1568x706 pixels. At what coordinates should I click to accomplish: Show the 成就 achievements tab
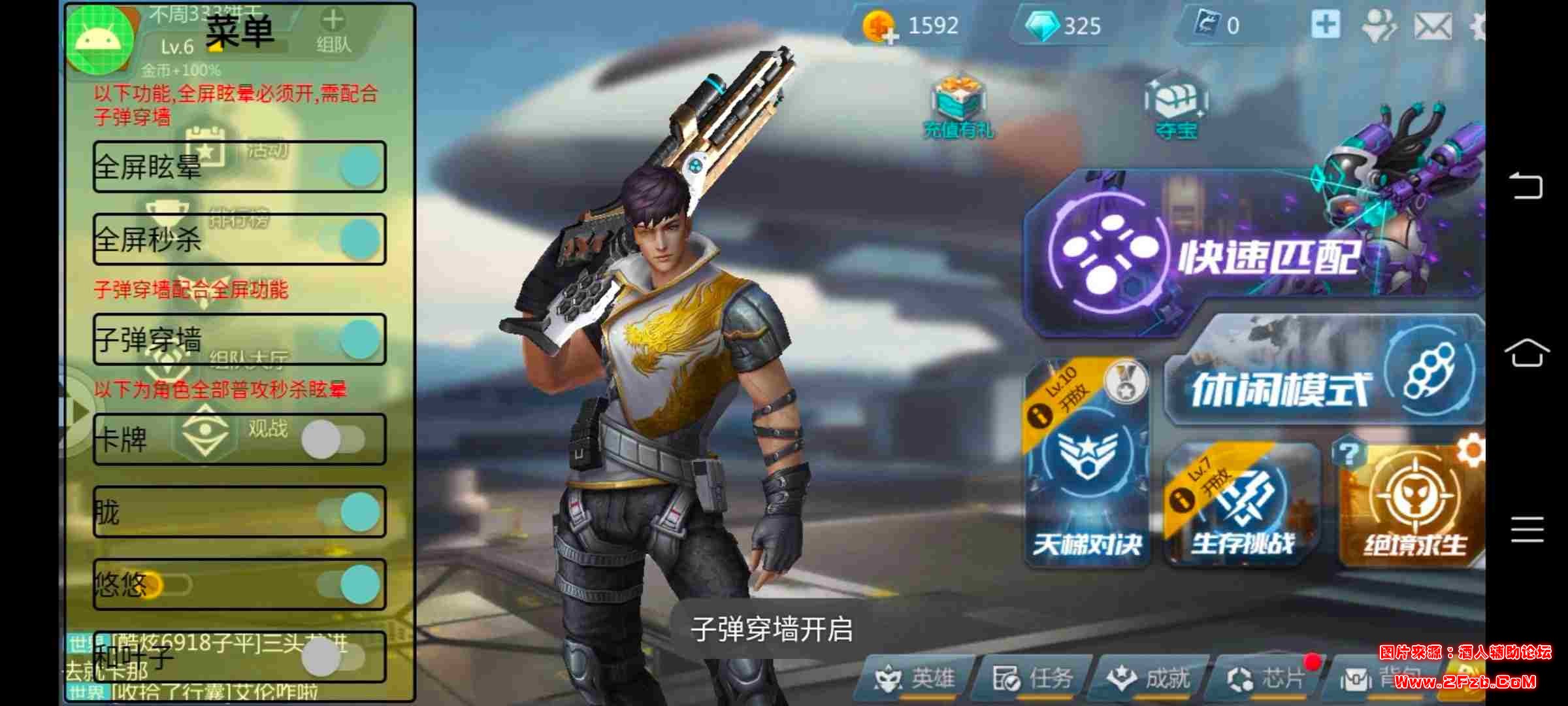point(1149,679)
